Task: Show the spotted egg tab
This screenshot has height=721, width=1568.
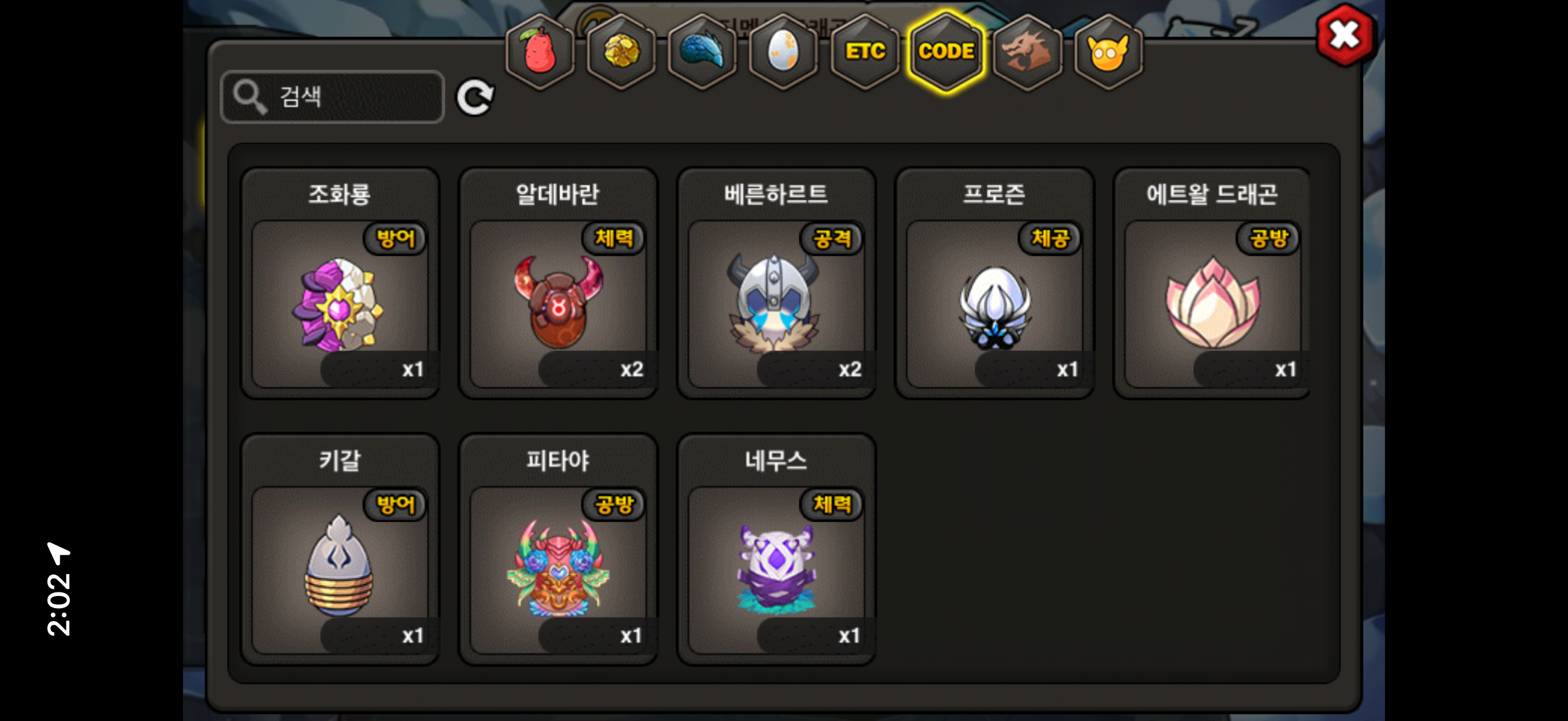Action: pyautogui.click(x=783, y=52)
